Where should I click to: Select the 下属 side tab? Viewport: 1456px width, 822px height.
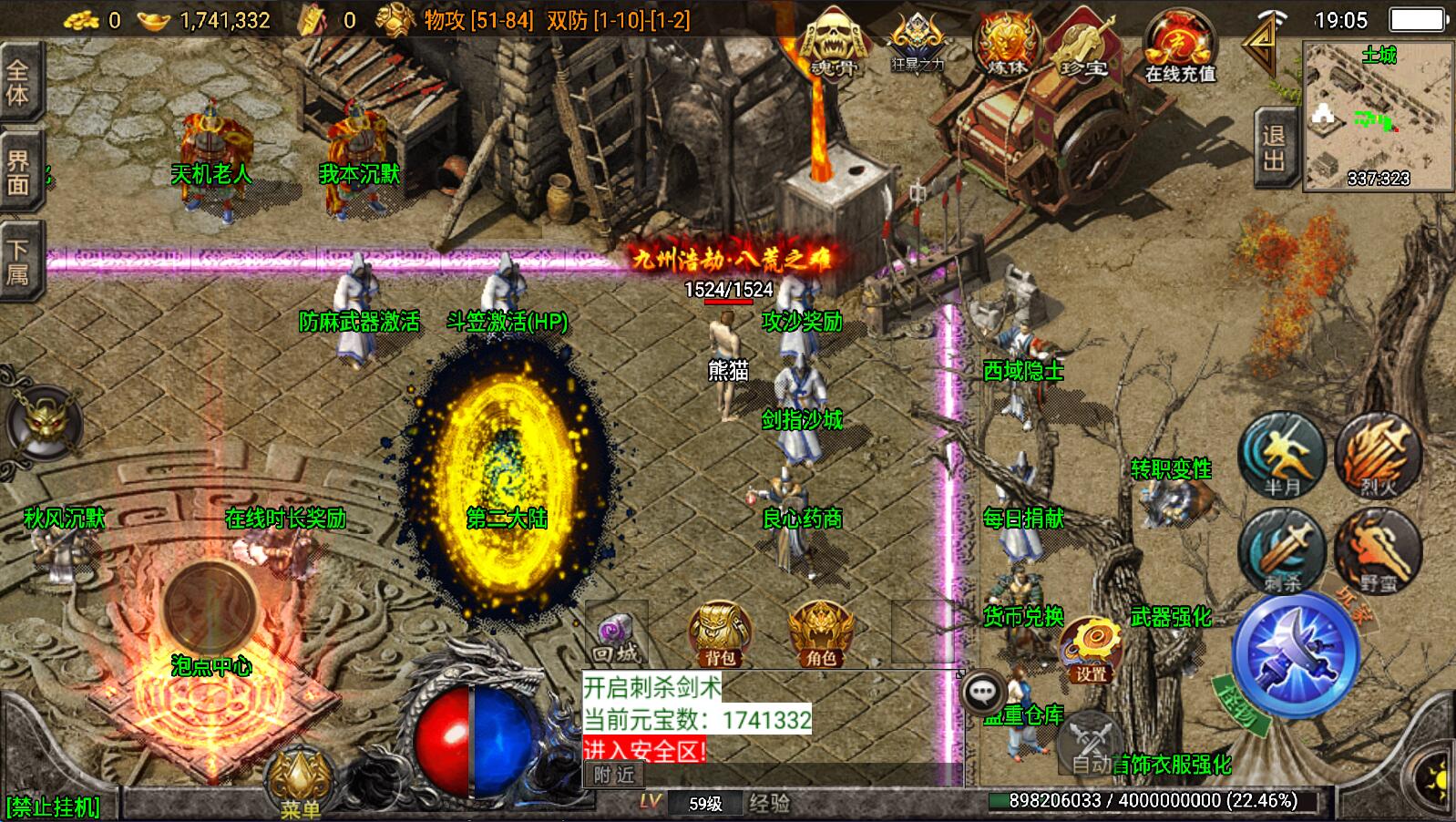coord(18,262)
